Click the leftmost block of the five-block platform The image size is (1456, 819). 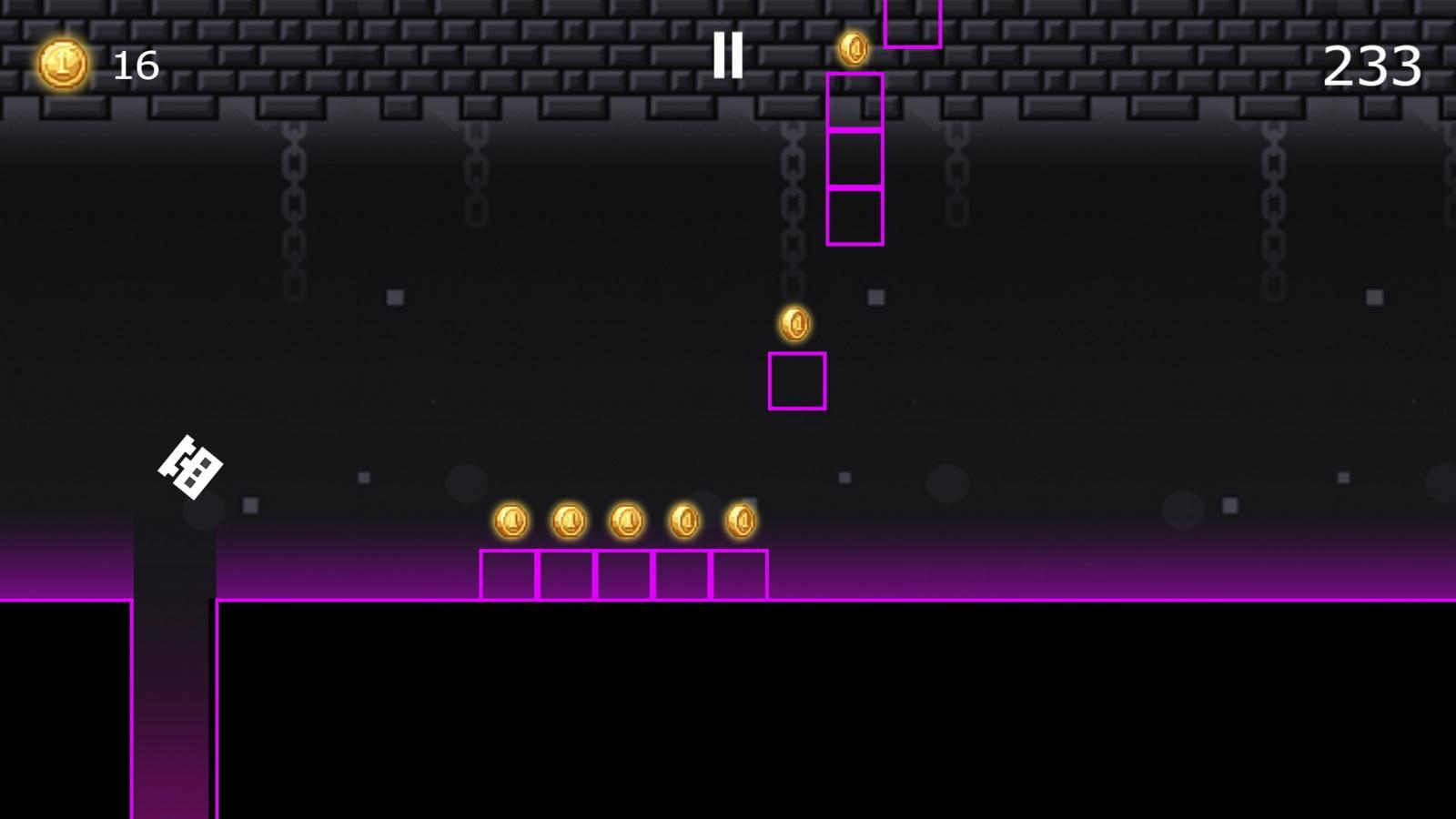coord(509,573)
